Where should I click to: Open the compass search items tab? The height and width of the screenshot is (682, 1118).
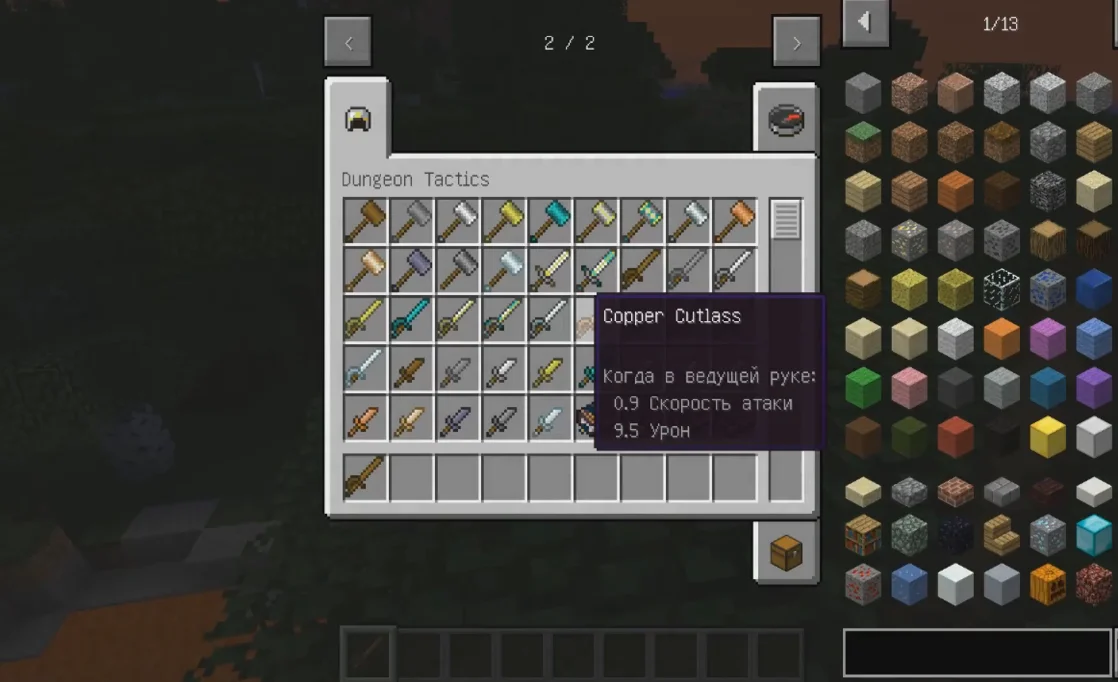click(x=786, y=120)
